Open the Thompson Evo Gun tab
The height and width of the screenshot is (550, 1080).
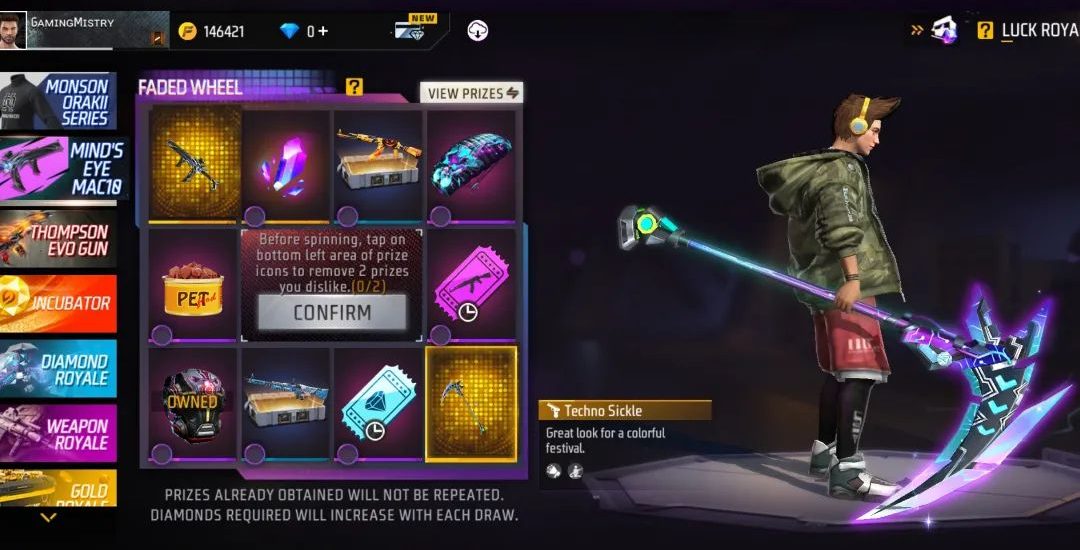pyautogui.click(x=58, y=238)
